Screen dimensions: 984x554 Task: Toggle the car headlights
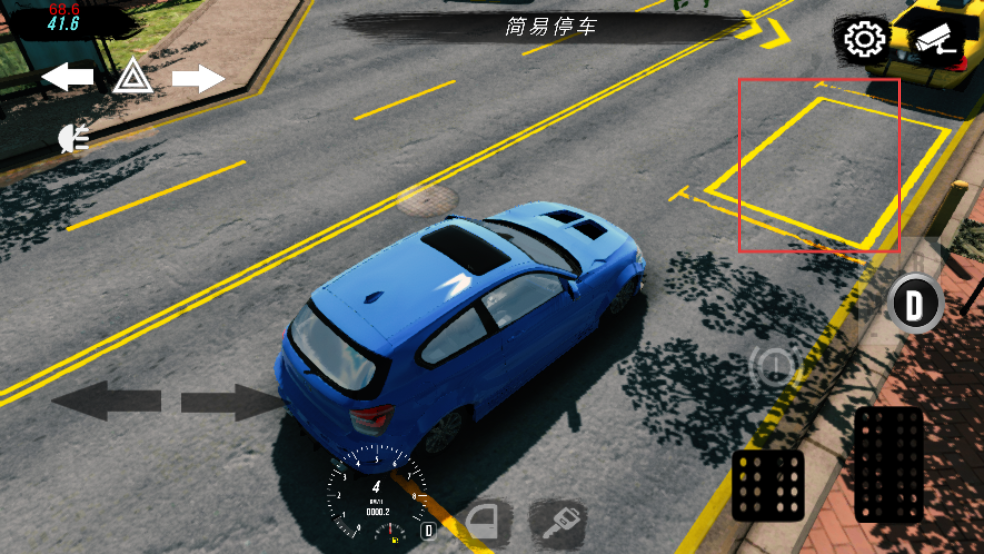74,138
